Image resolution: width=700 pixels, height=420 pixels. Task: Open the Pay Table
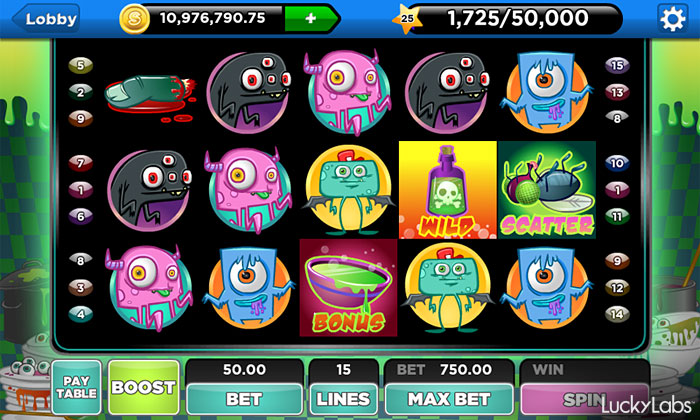coord(76,388)
